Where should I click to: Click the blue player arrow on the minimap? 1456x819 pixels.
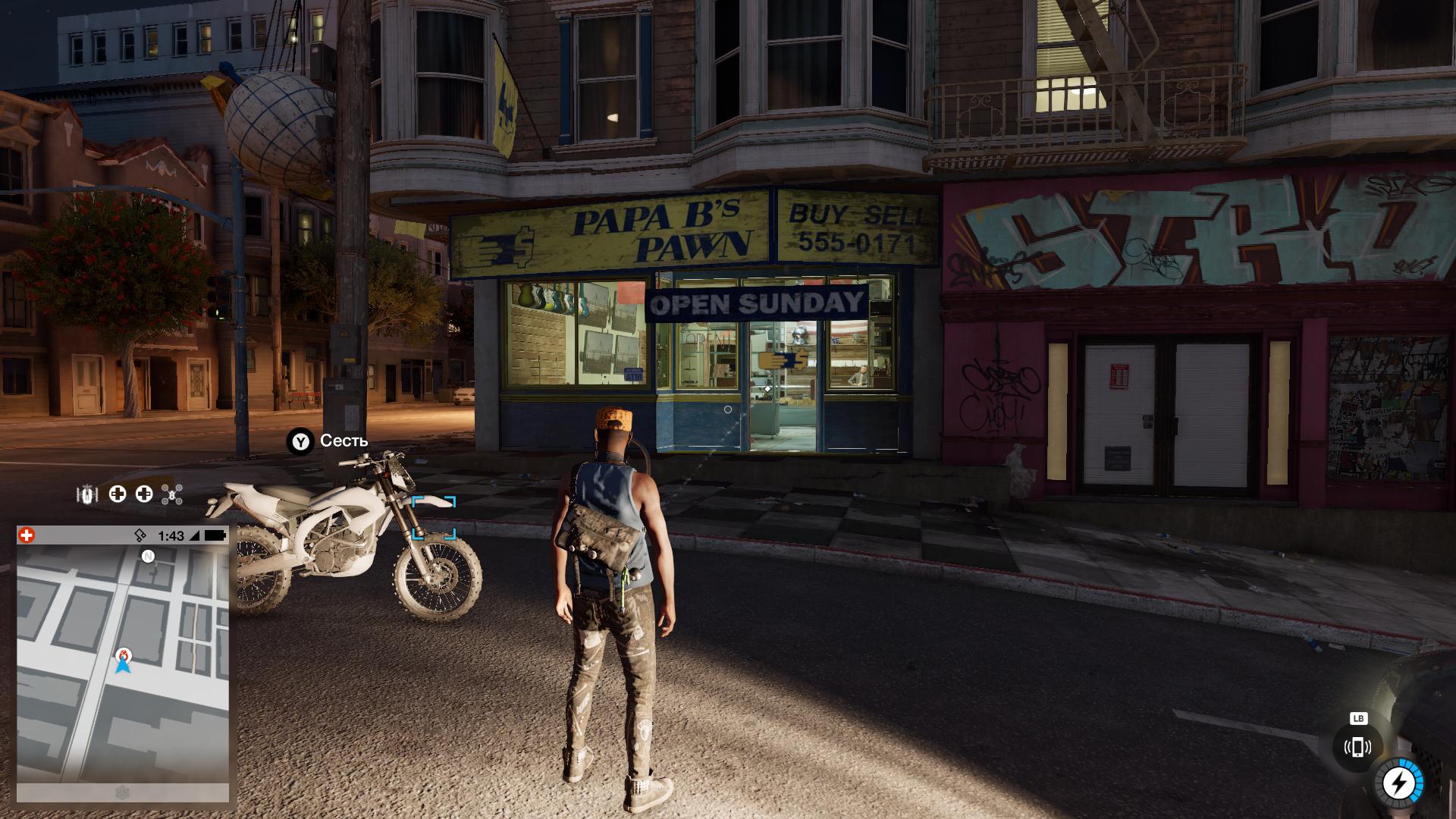(123, 666)
